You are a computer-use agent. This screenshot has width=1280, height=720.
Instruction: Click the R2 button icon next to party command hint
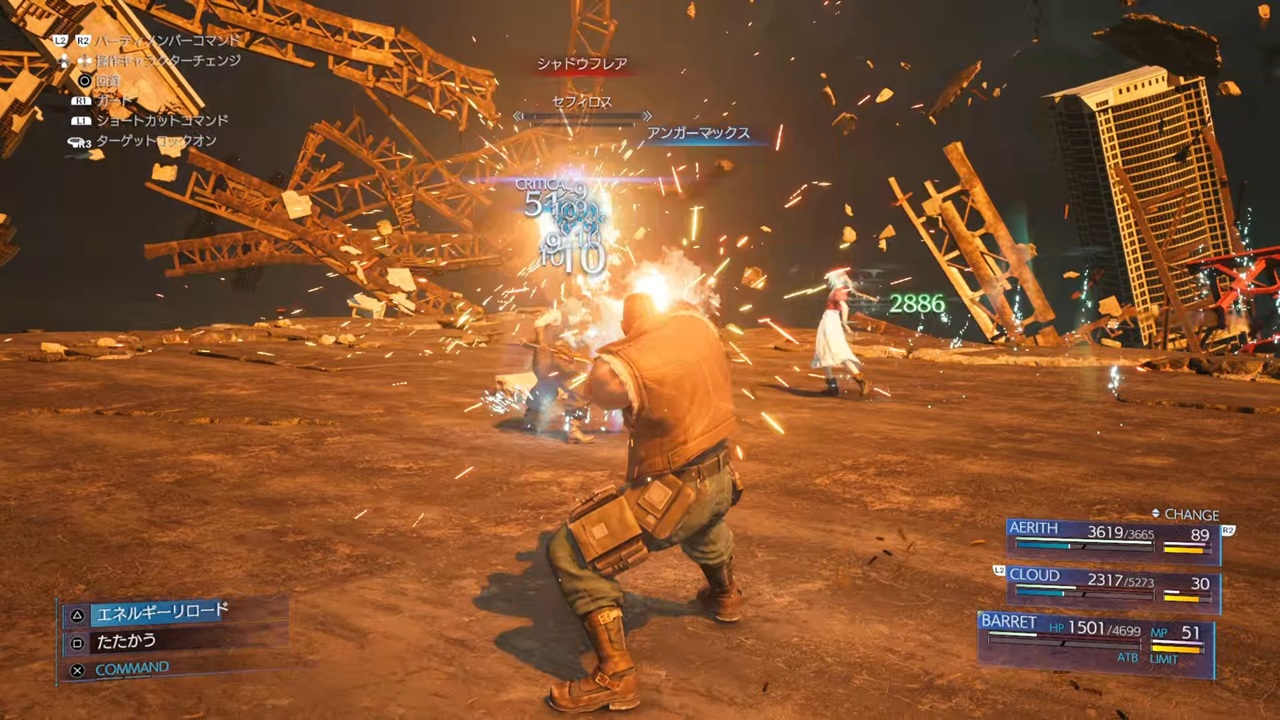coord(82,38)
